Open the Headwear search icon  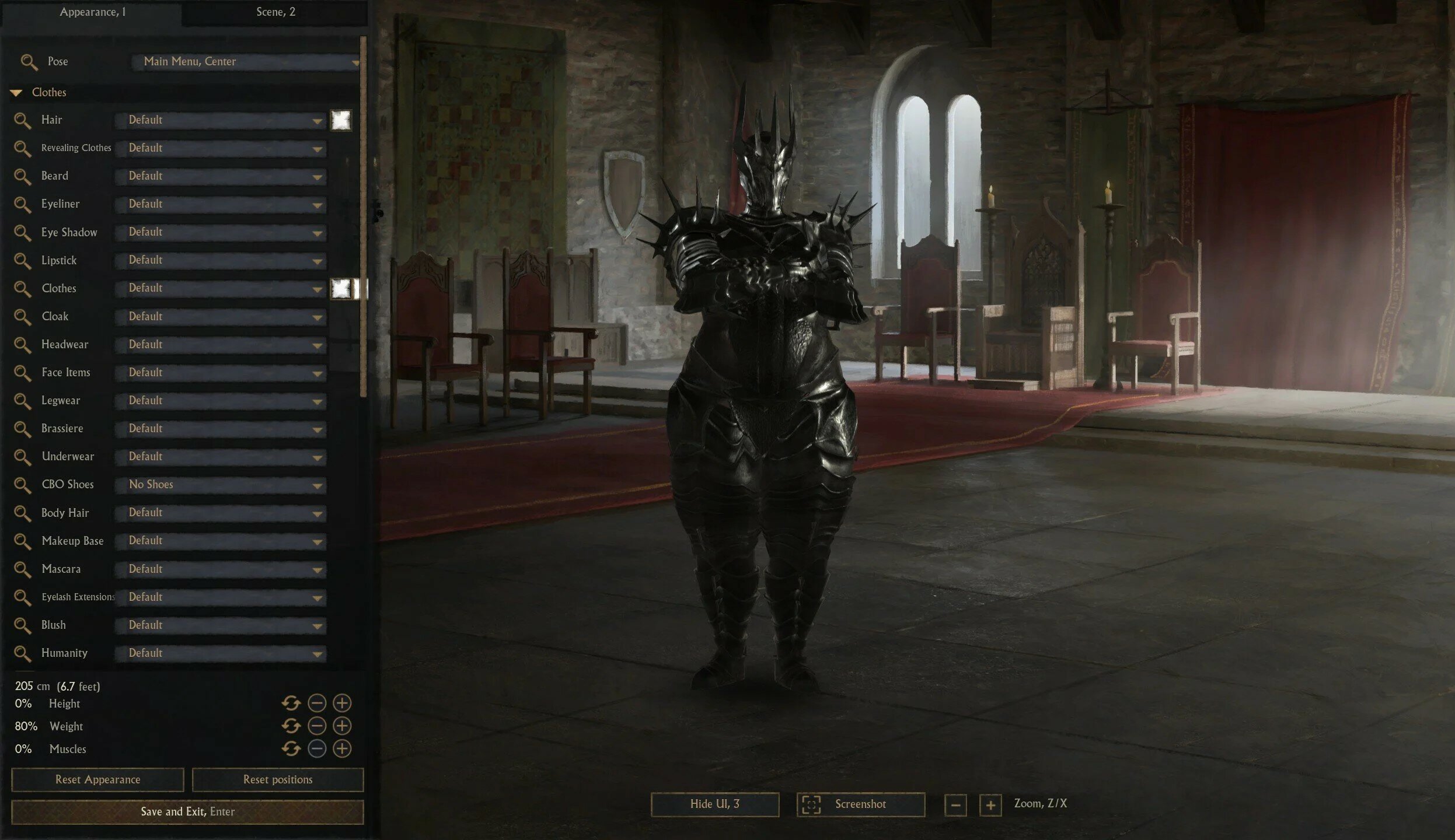coord(24,345)
